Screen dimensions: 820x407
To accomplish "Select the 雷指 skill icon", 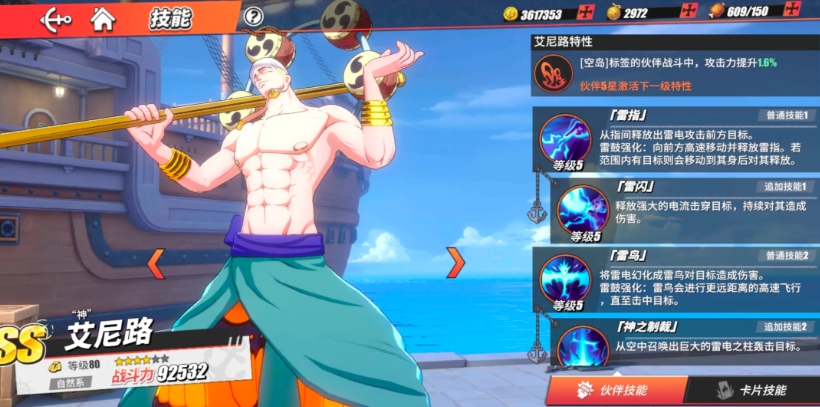I will (565, 140).
